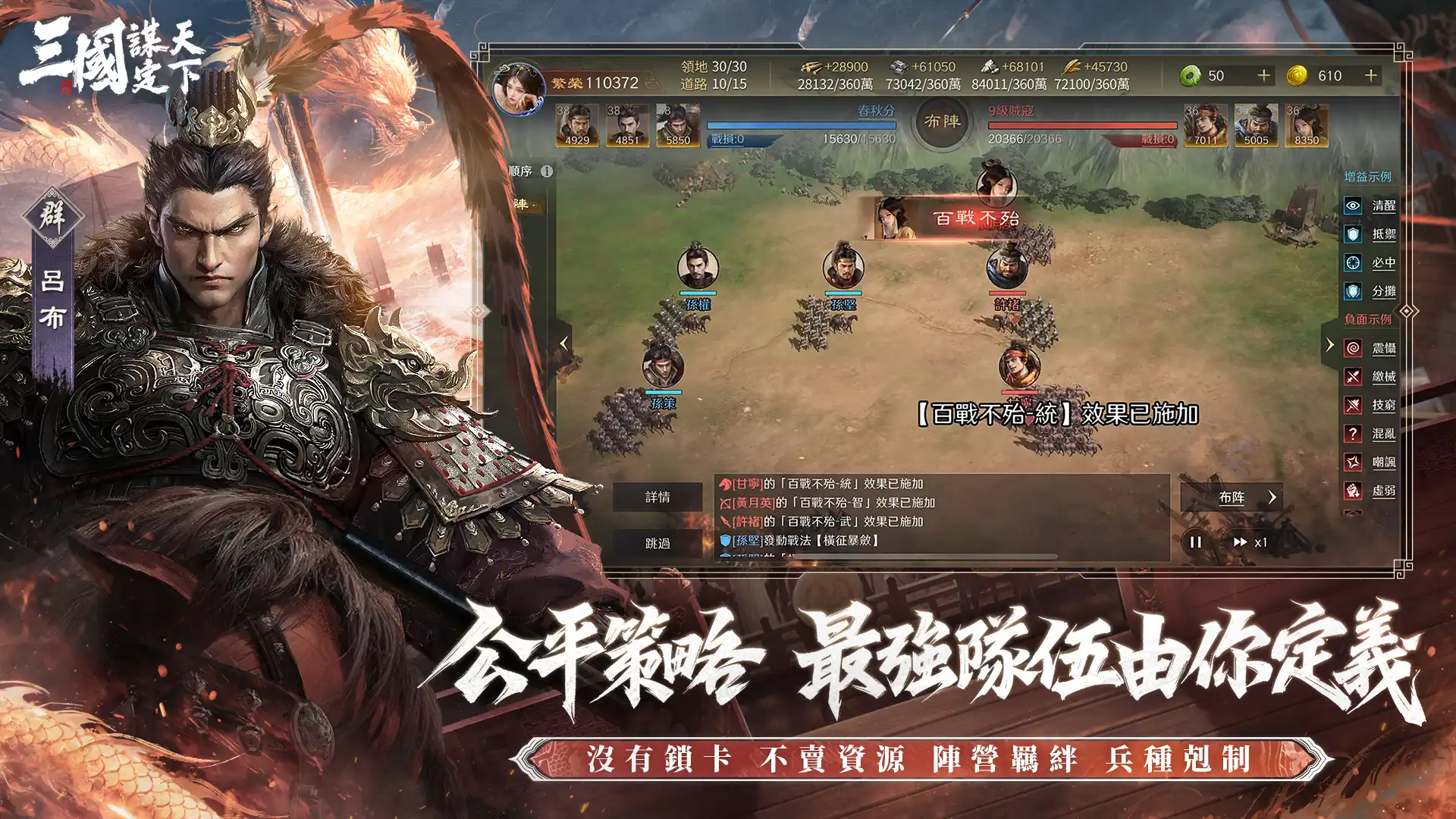Change the x1 fast-forward speed
The width and height of the screenshot is (1456, 819).
coord(1249,542)
